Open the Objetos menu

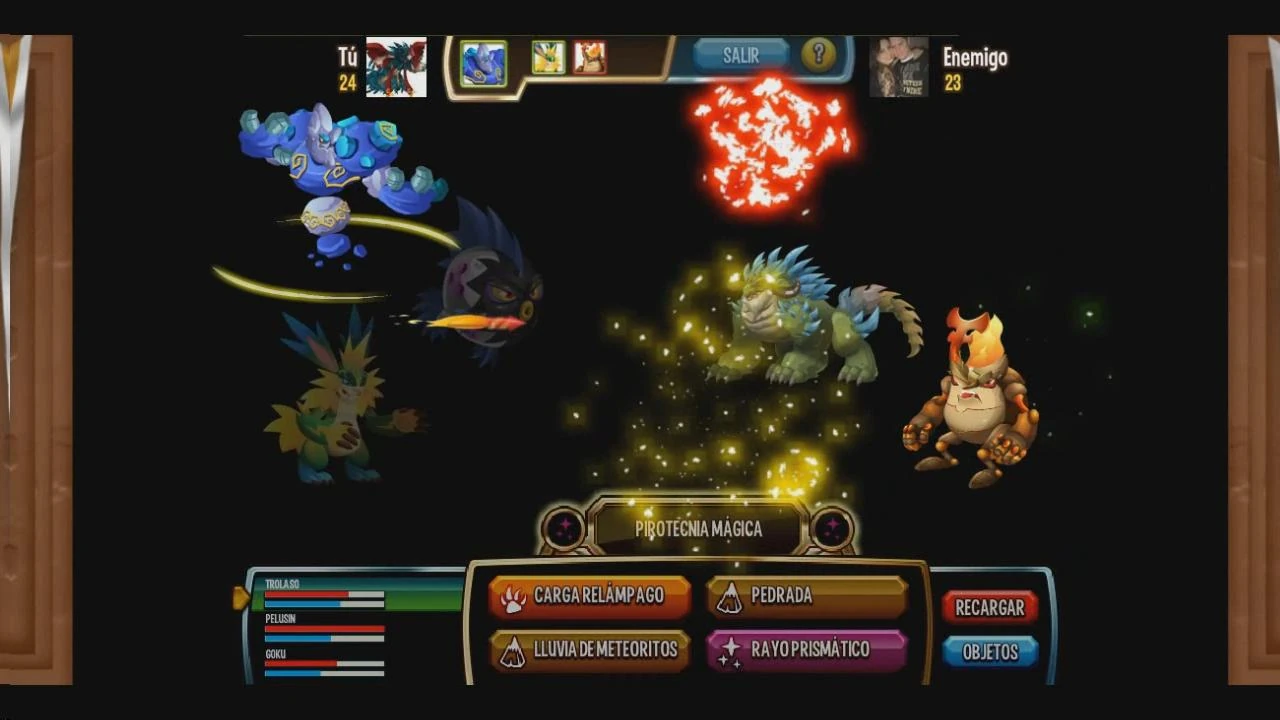click(x=989, y=651)
